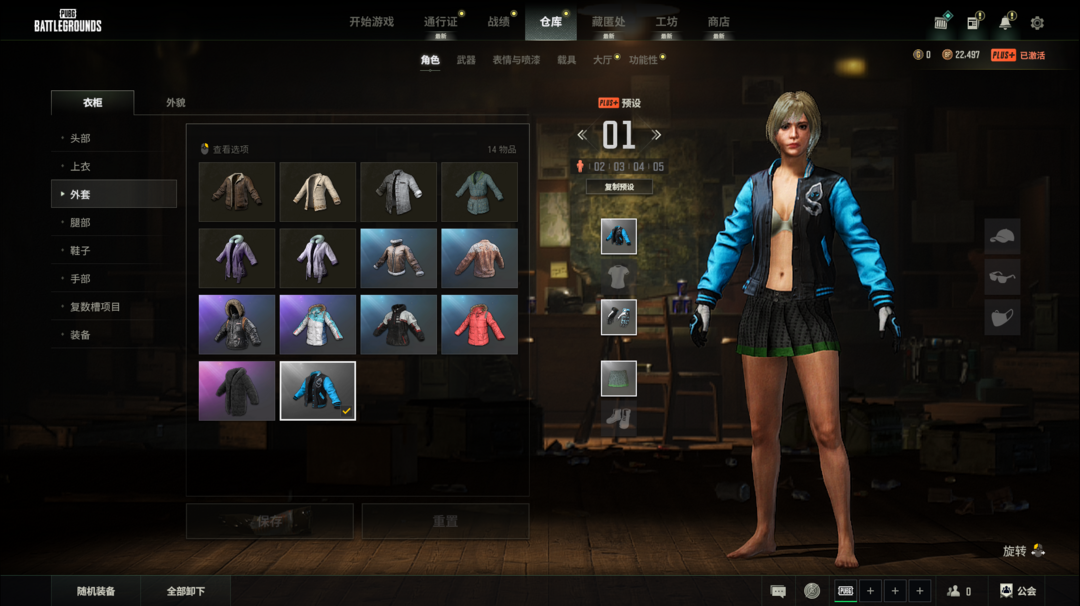Go to next preset with right arrow
1080x606 pixels.
[x=657, y=135]
